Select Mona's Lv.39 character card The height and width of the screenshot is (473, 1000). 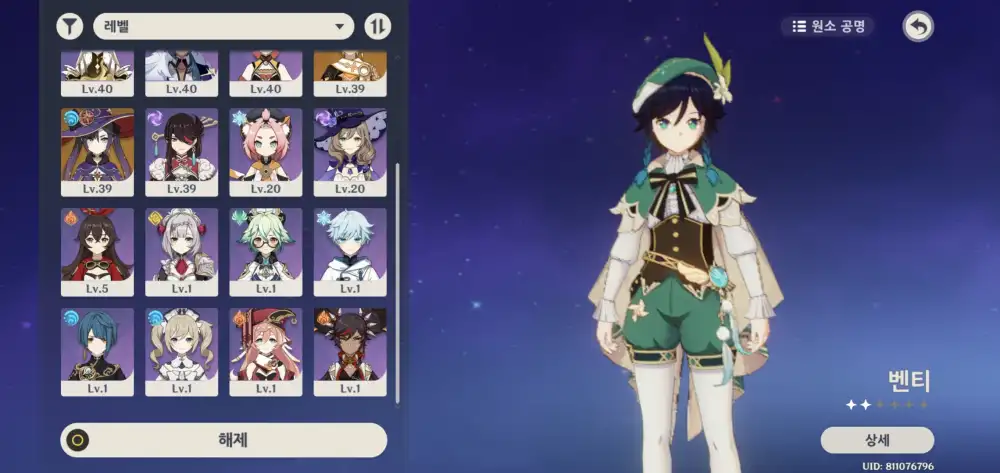pos(97,151)
